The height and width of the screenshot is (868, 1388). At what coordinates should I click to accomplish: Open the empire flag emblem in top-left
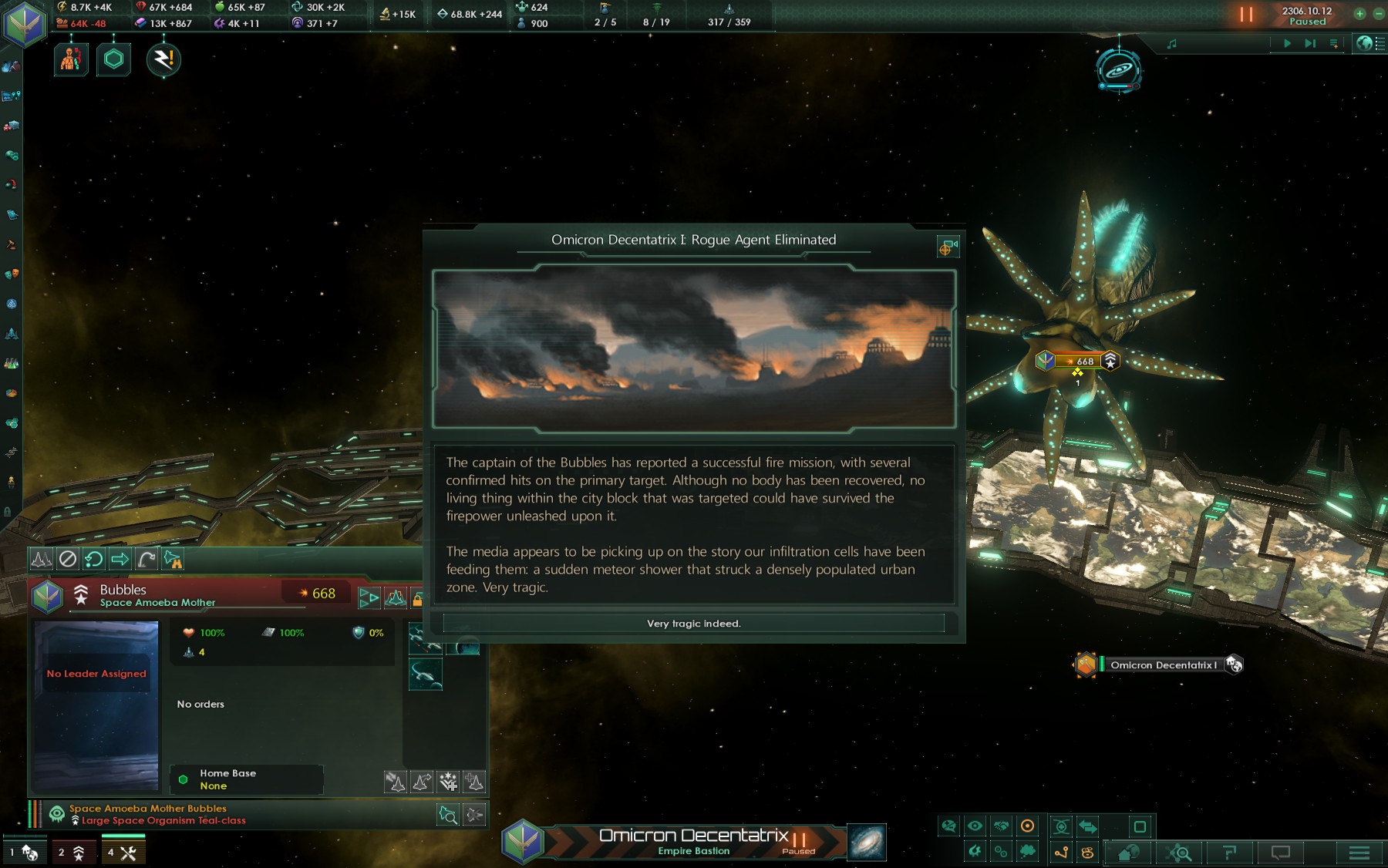click(24, 24)
